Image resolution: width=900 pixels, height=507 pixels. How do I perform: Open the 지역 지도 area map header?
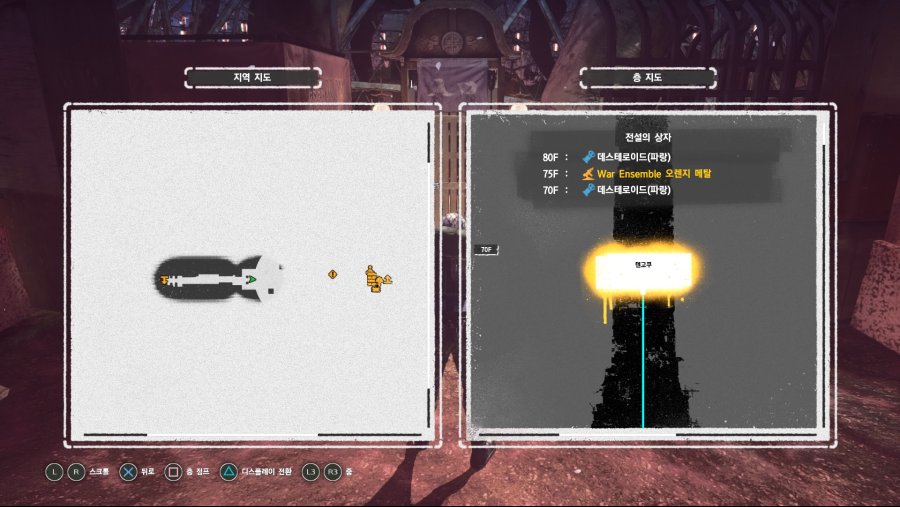[x=253, y=77]
